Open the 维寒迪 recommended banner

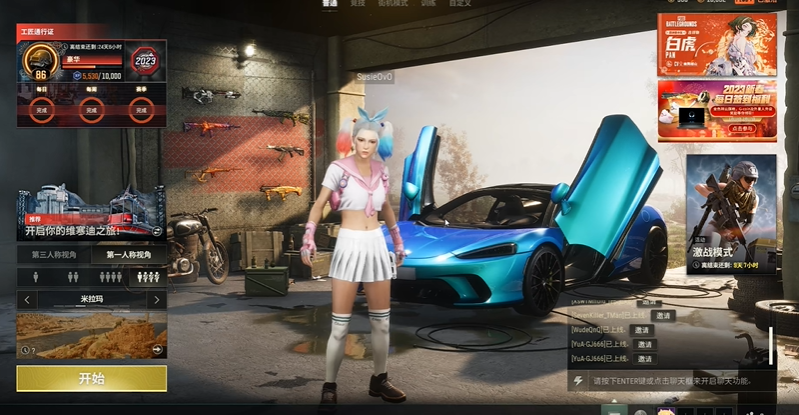click(91, 213)
